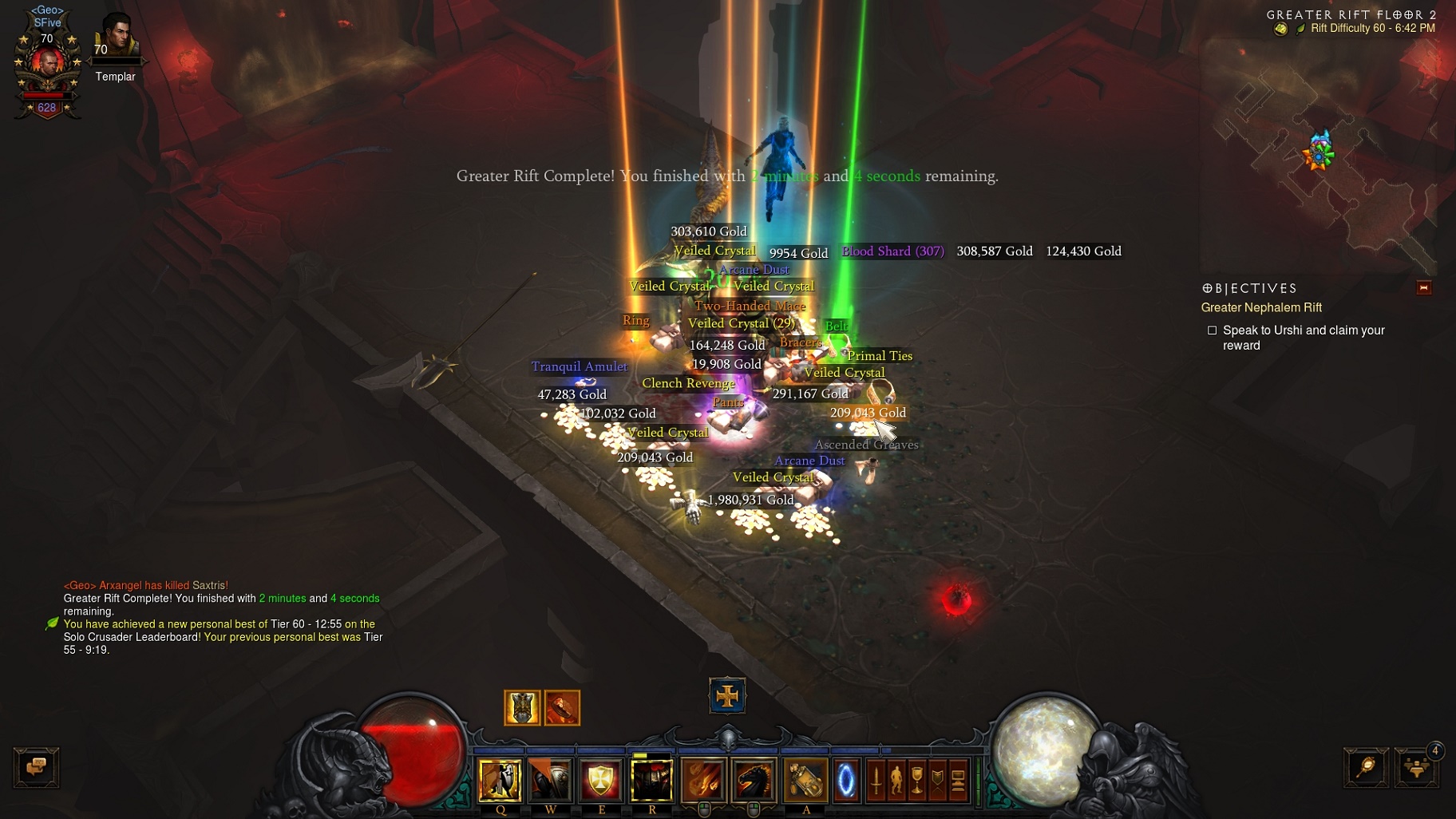Pick up the Tranquil Amulet
Screen dimensions: 1456x819
coord(580,366)
